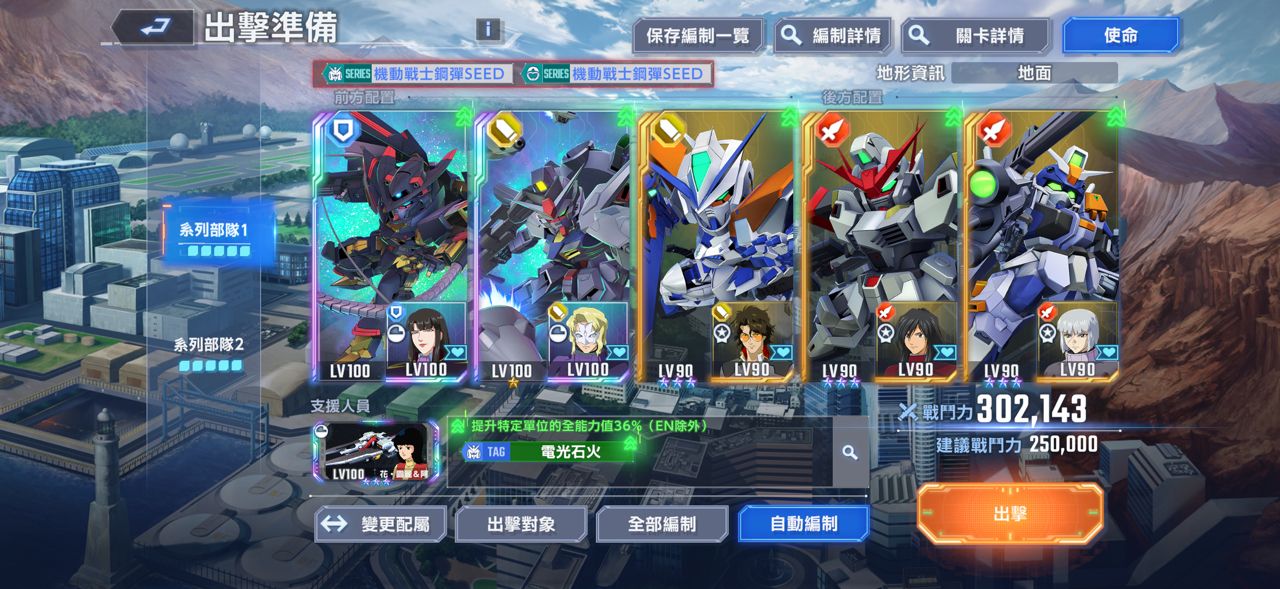Choose 全部編制 full formation

[x=662, y=524]
